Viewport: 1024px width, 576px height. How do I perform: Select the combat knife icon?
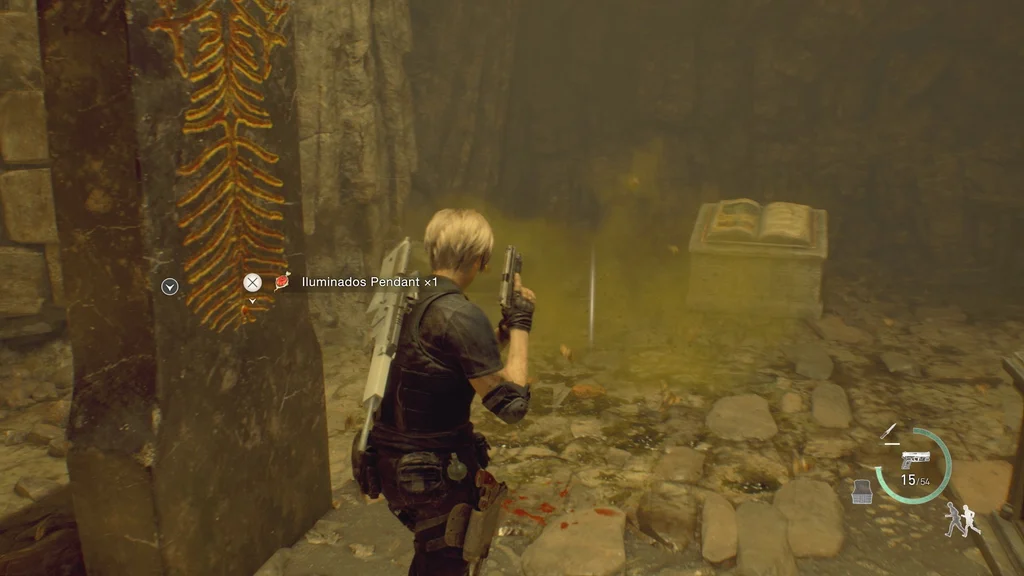coord(888,431)
